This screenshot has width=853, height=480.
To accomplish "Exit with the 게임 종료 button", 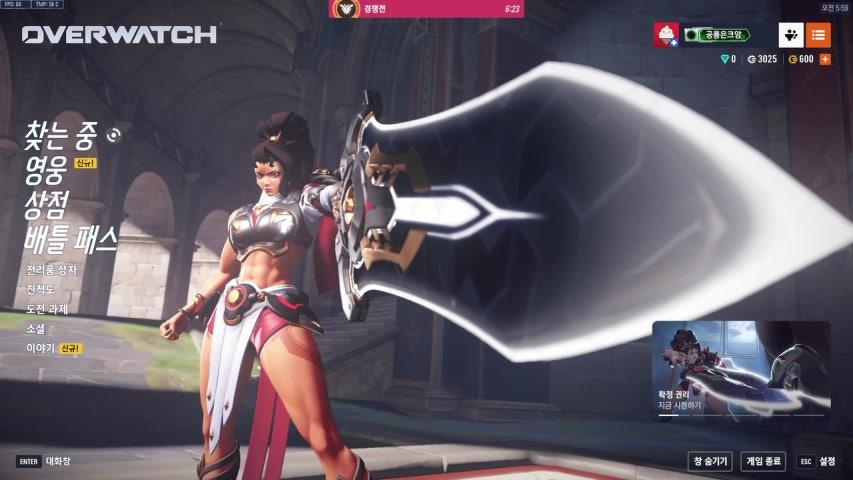I will [763, 461].
